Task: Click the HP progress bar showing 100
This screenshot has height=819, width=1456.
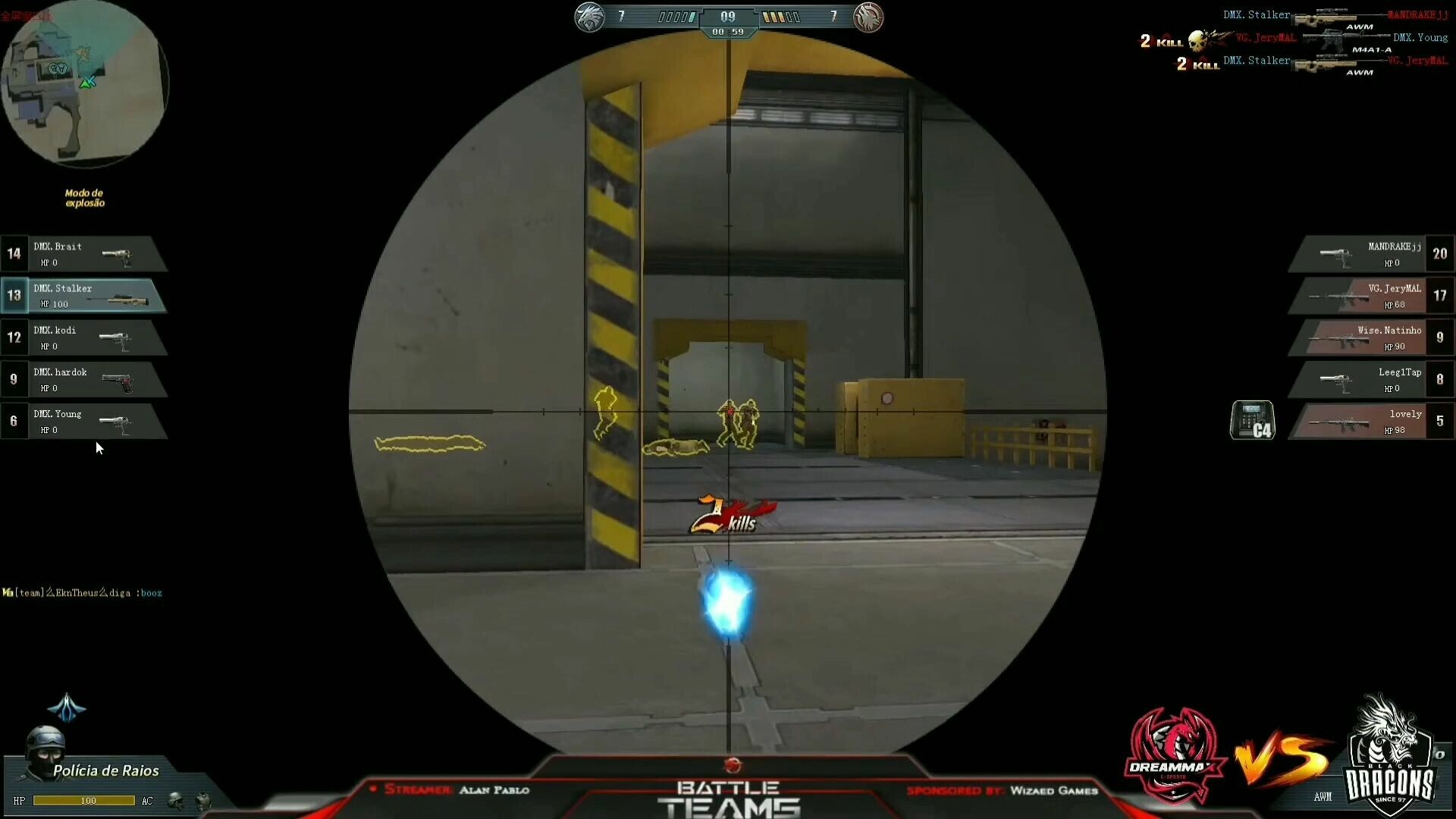Action: (83, 800)
